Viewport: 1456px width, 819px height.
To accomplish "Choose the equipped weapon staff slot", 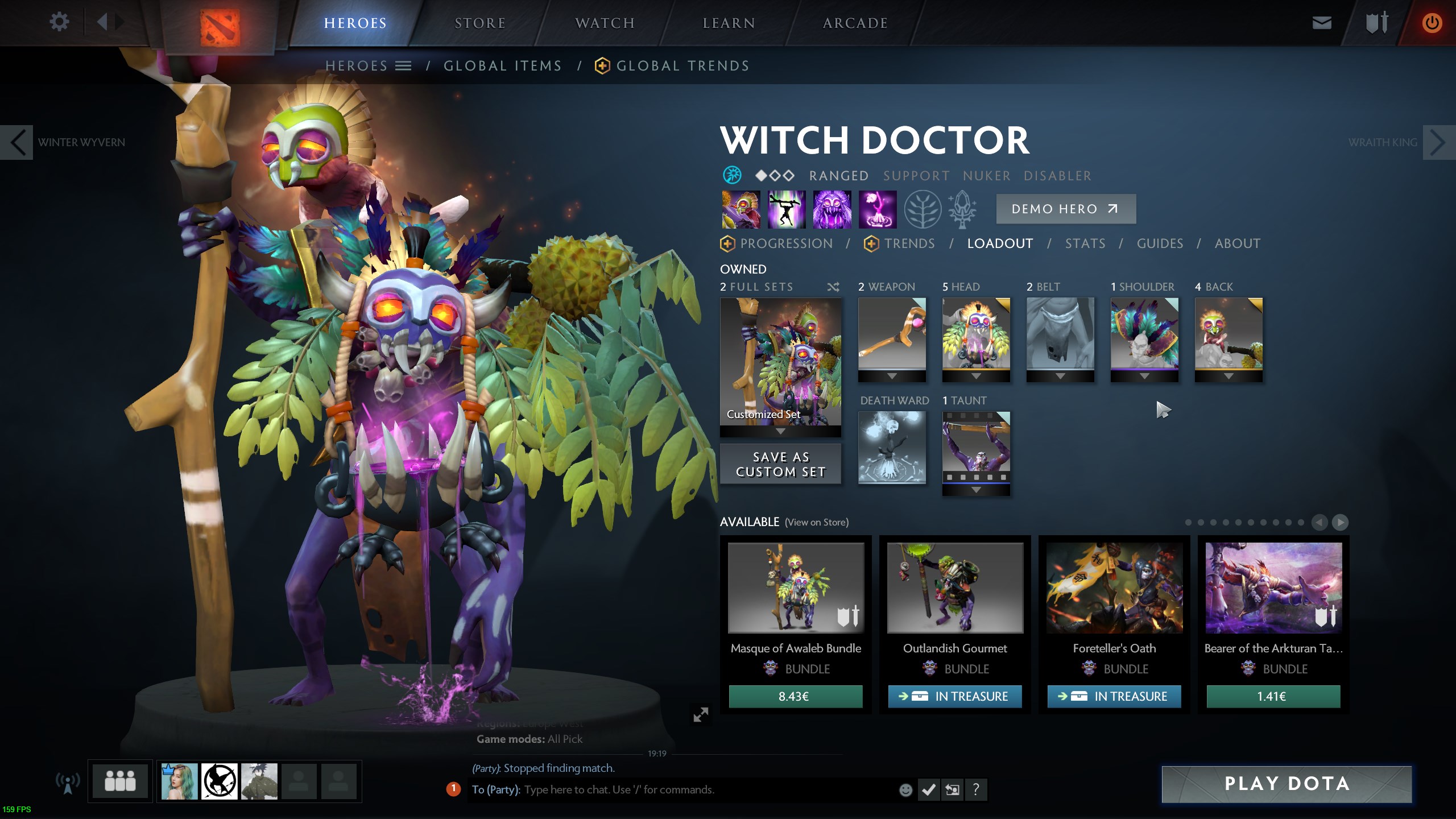I will pos(892,333).
